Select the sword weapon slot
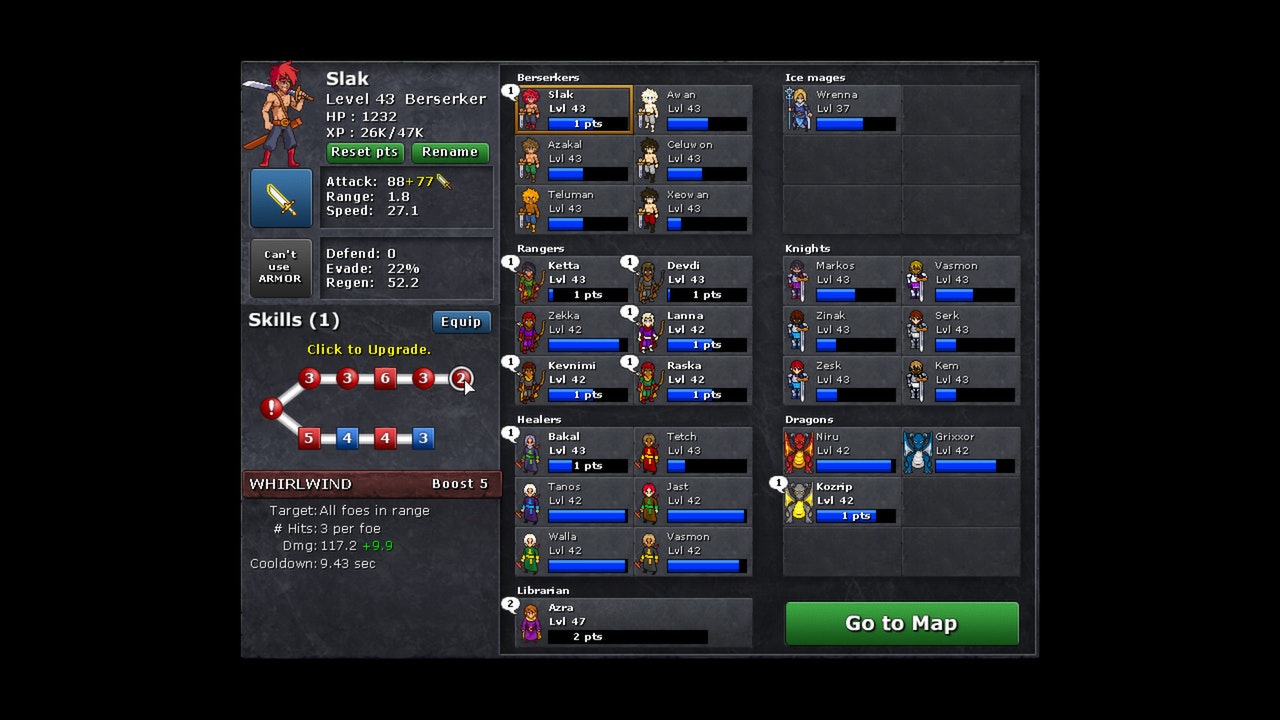The image size is (1280, 720). pos(281,198)
